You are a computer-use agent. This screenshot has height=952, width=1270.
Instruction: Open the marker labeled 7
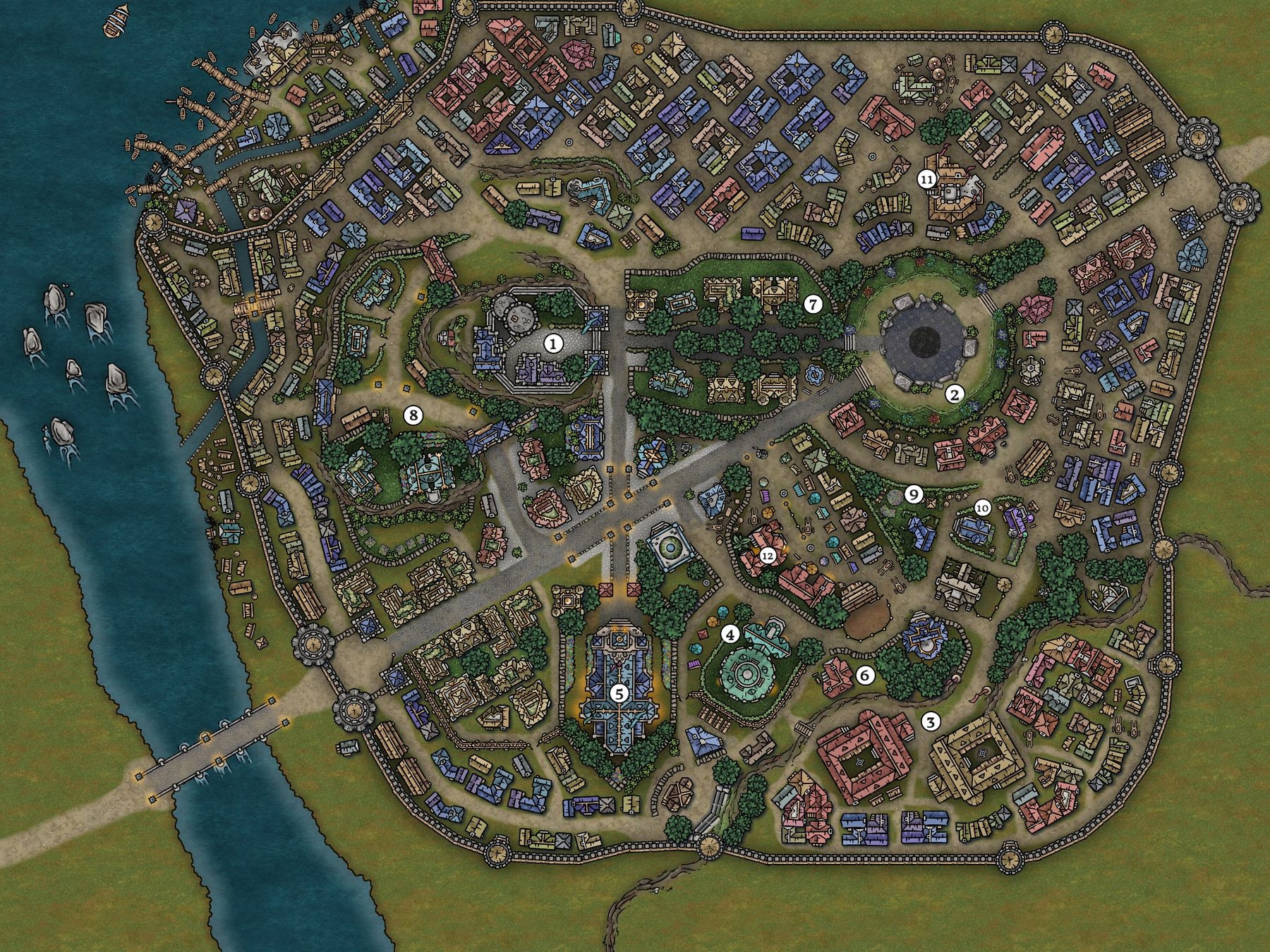pos(813,305)
